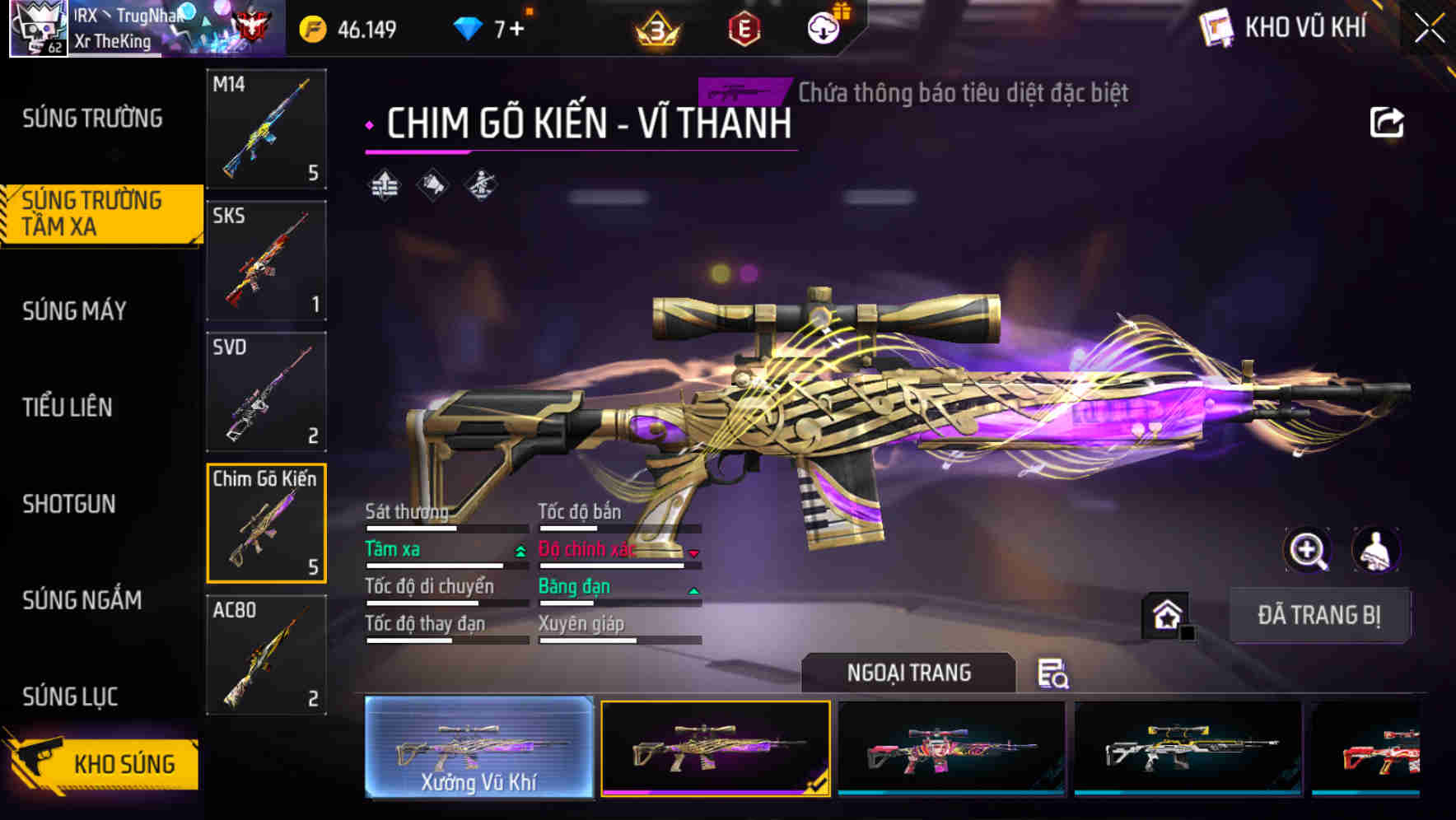Open the NGOẠI TRANG tab
Image resolution: width=1456 pixels, height=820 pixels.
click(908, 673)
